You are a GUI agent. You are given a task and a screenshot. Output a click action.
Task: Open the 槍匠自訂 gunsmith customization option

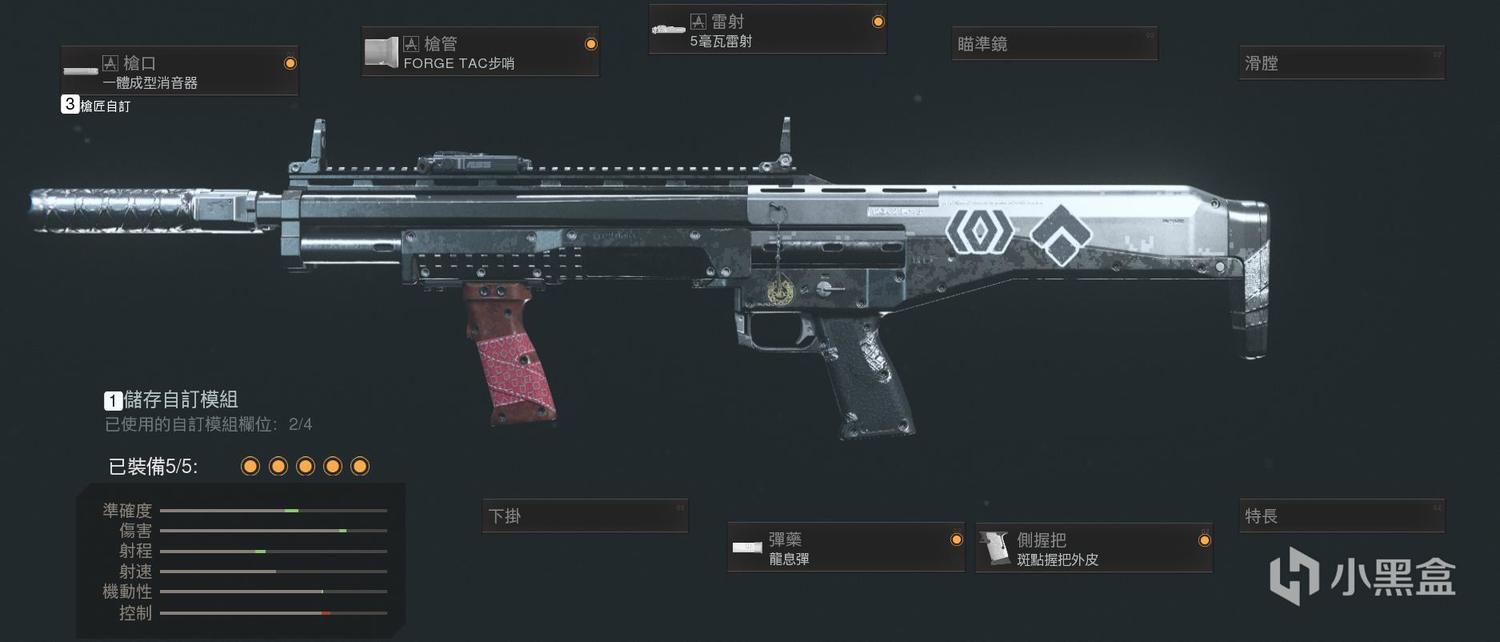pyautogui.click(x=96, y=105)
